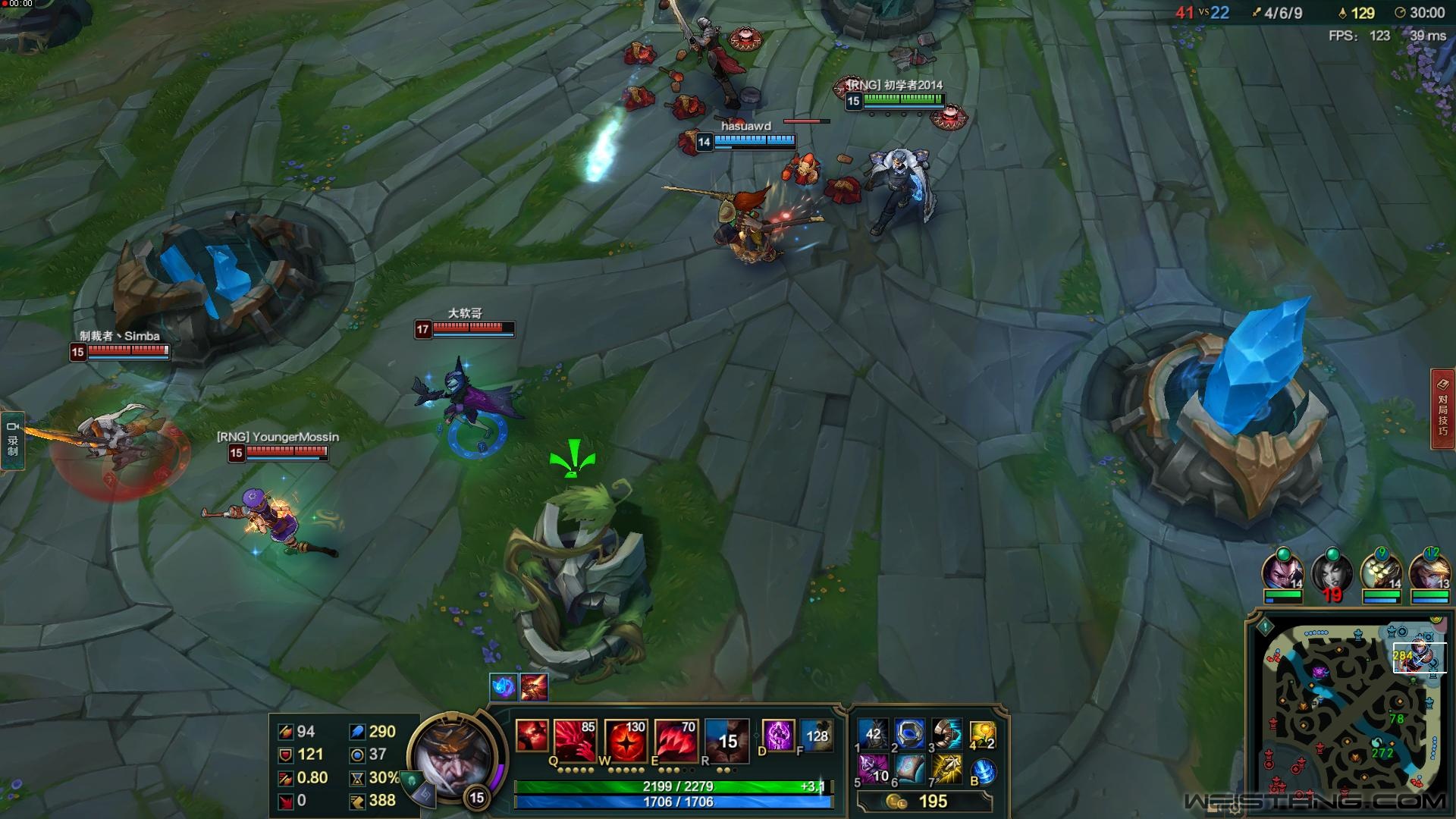Select the golden staff item in slot 7
Image resolution: width=1456 pixels, height=819 pixels.
pos(946,770)
